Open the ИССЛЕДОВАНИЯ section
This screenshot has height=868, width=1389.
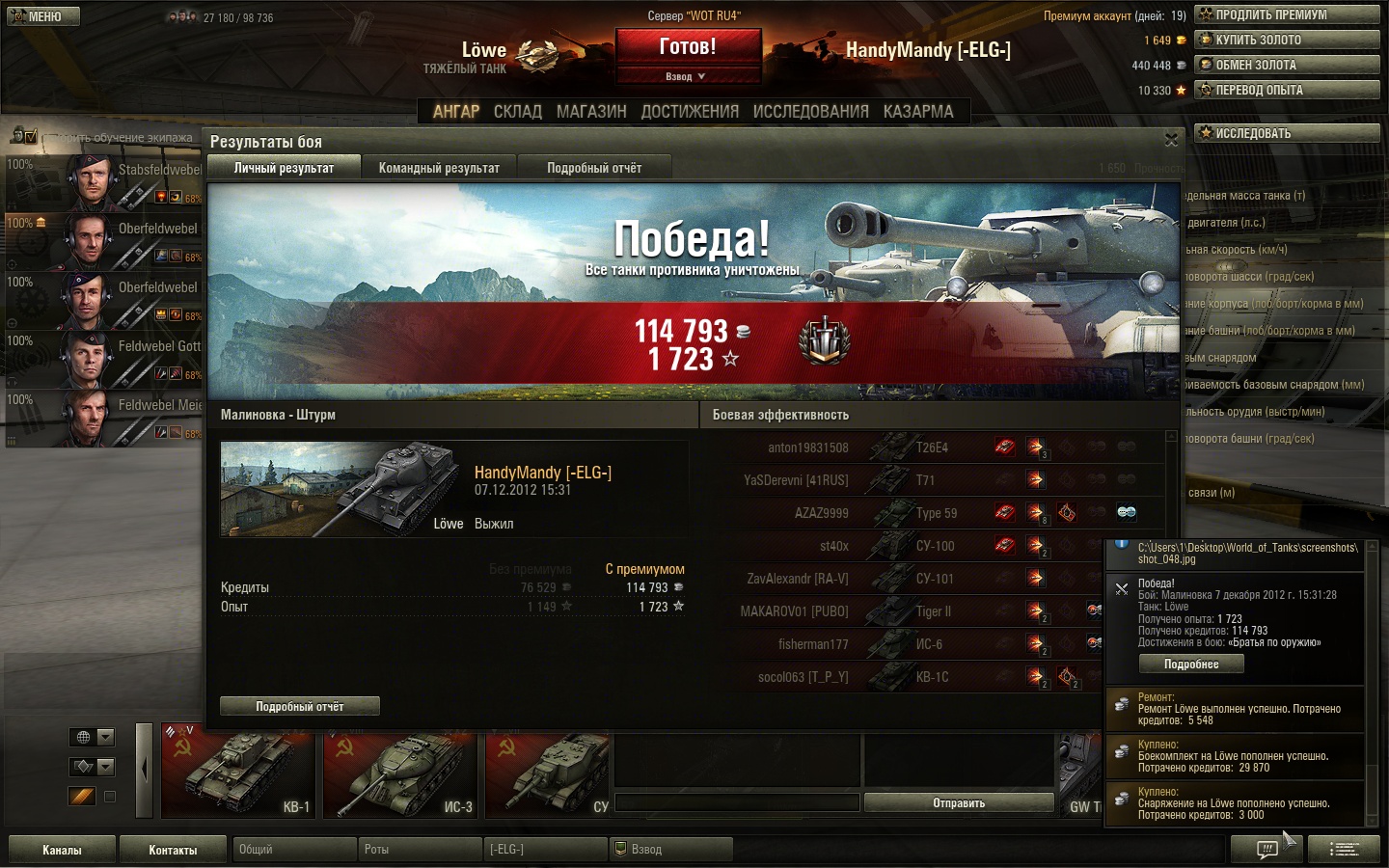pyautogui.click(x=810, y=112)
